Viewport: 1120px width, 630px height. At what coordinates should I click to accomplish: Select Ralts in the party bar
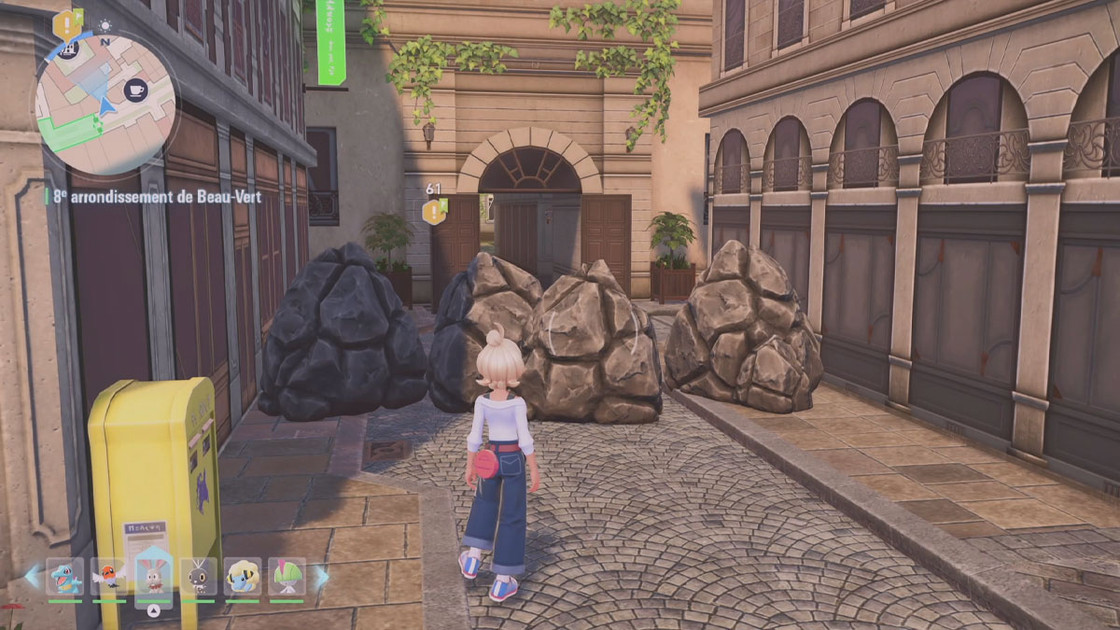point(286,577)
